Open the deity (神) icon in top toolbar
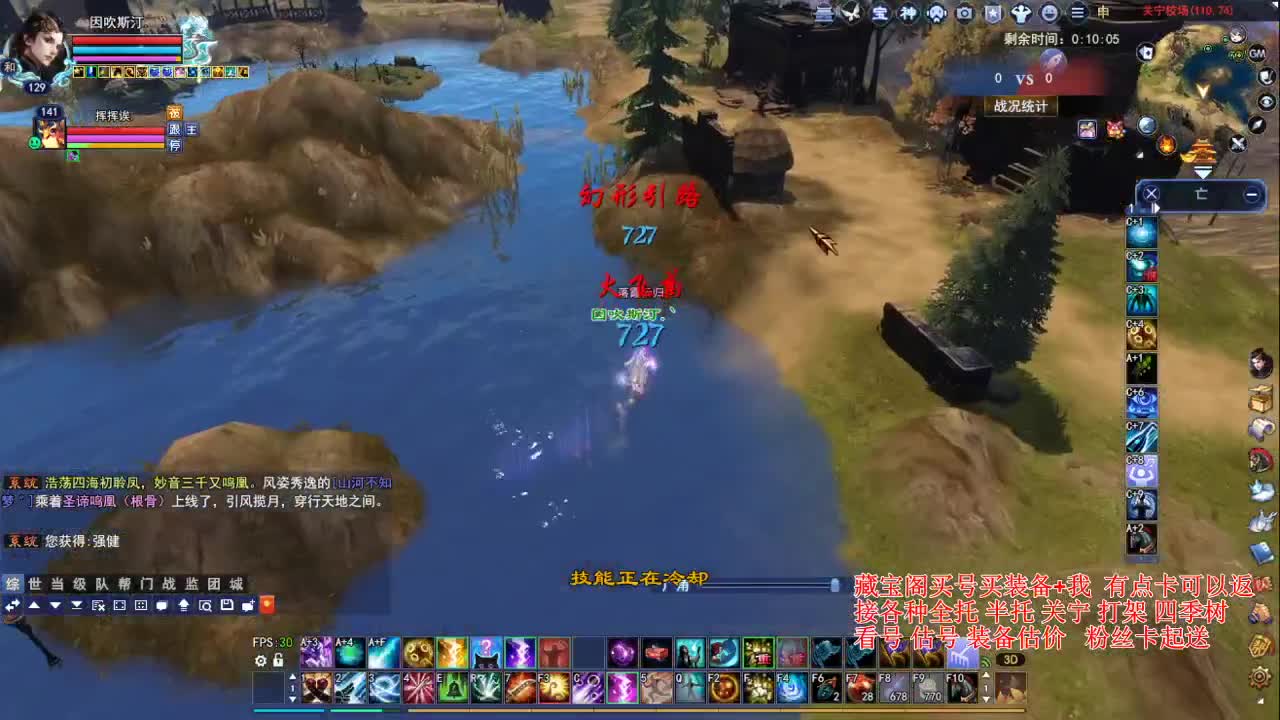 (908, 14)
